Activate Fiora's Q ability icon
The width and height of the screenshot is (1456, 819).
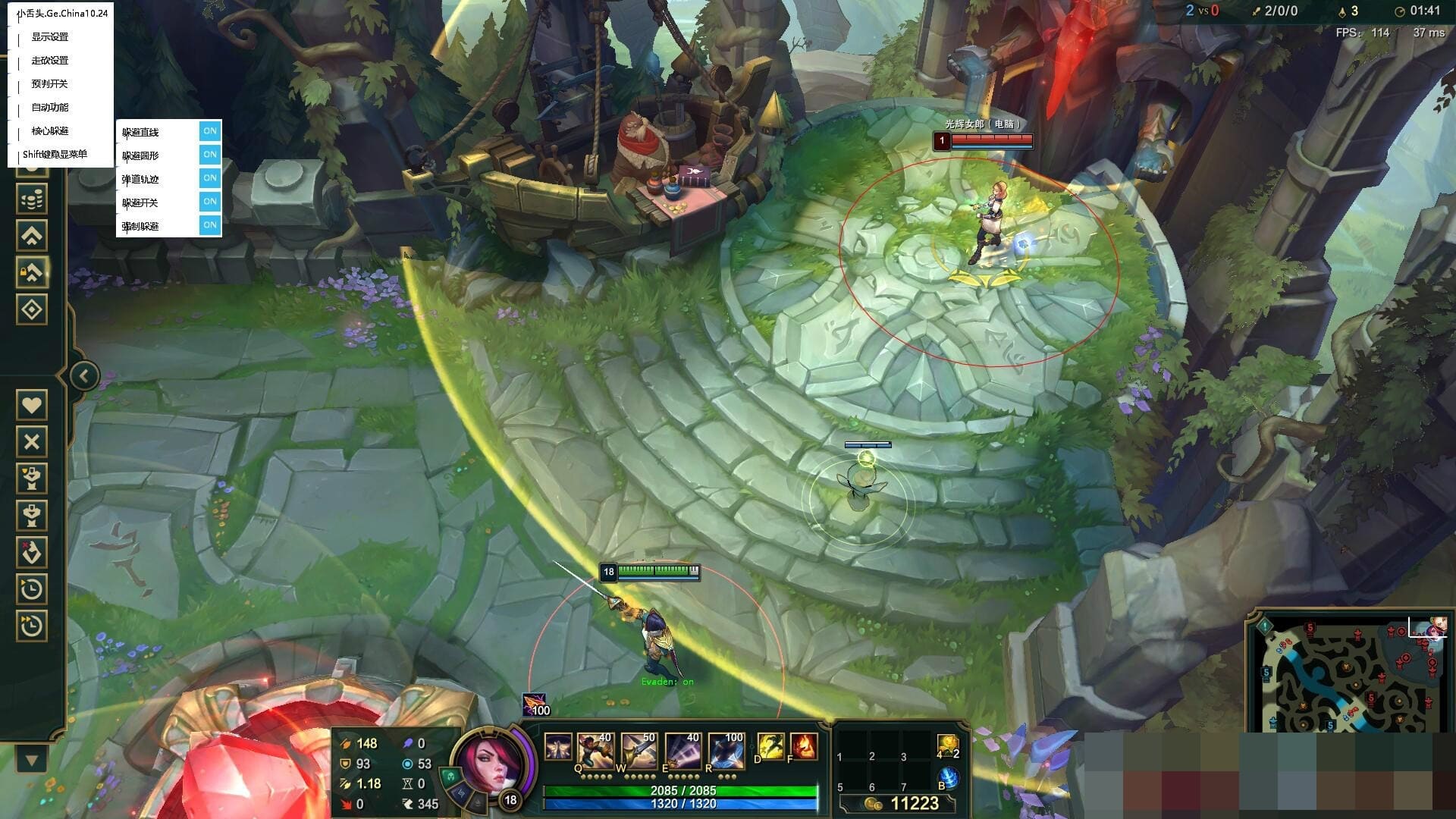(595, 749)
